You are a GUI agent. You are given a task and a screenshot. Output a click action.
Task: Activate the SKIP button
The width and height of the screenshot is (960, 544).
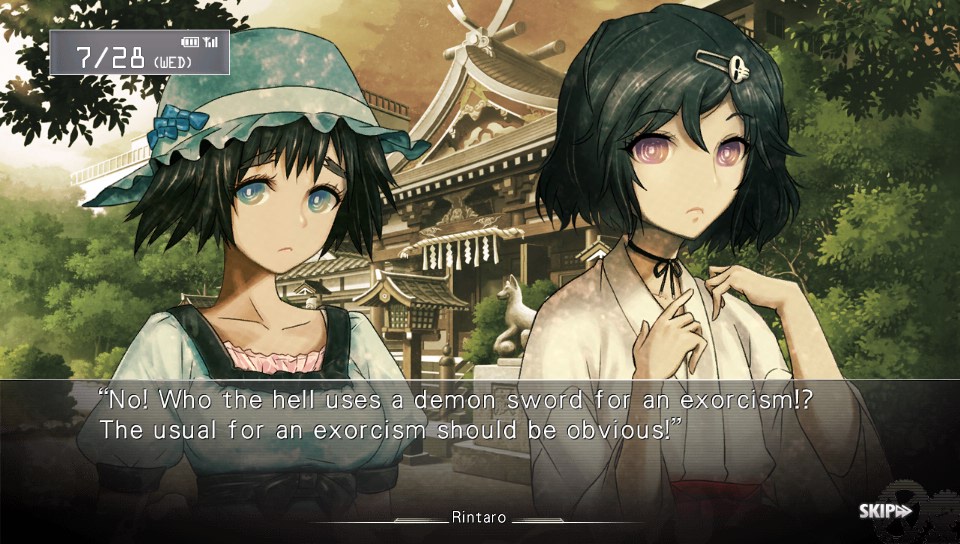(885, 511)
